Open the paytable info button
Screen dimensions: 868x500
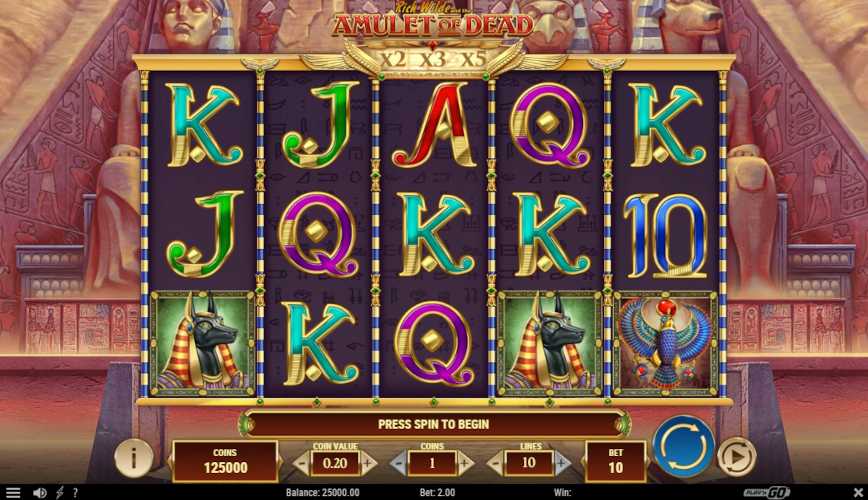(x=133, y=457)
